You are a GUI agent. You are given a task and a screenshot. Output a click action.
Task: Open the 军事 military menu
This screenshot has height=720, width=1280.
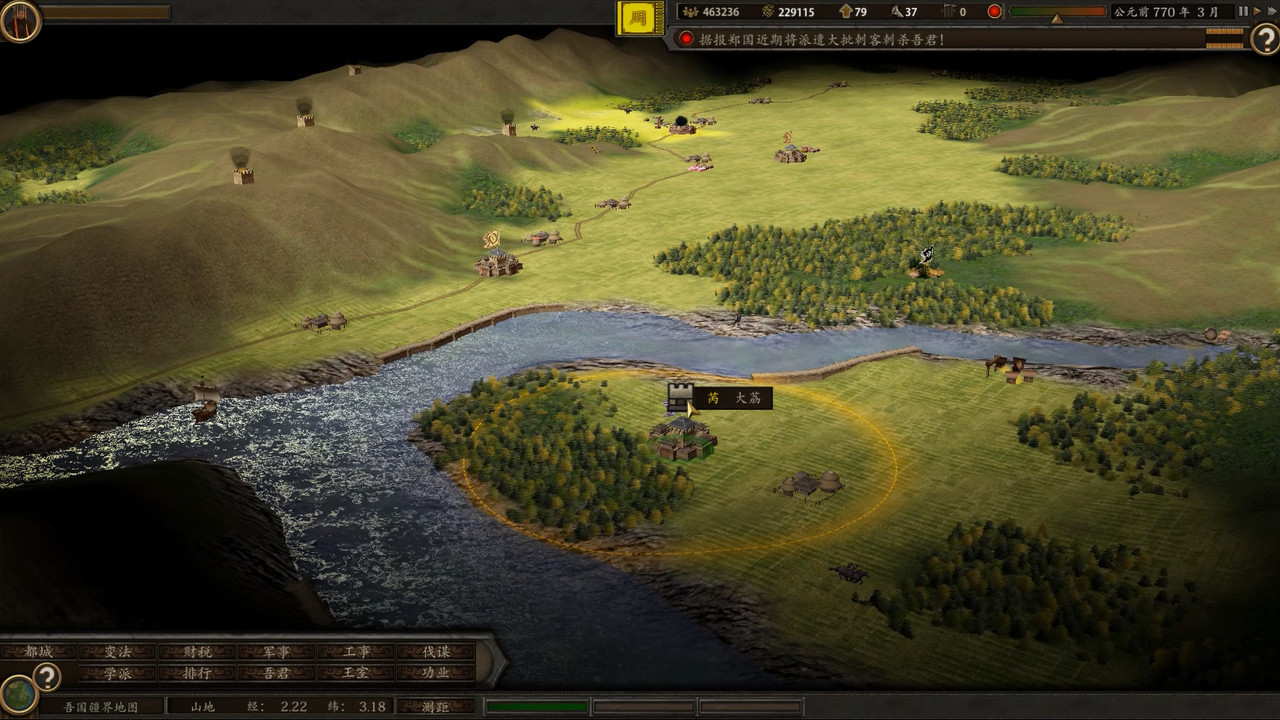click(277, 651)
